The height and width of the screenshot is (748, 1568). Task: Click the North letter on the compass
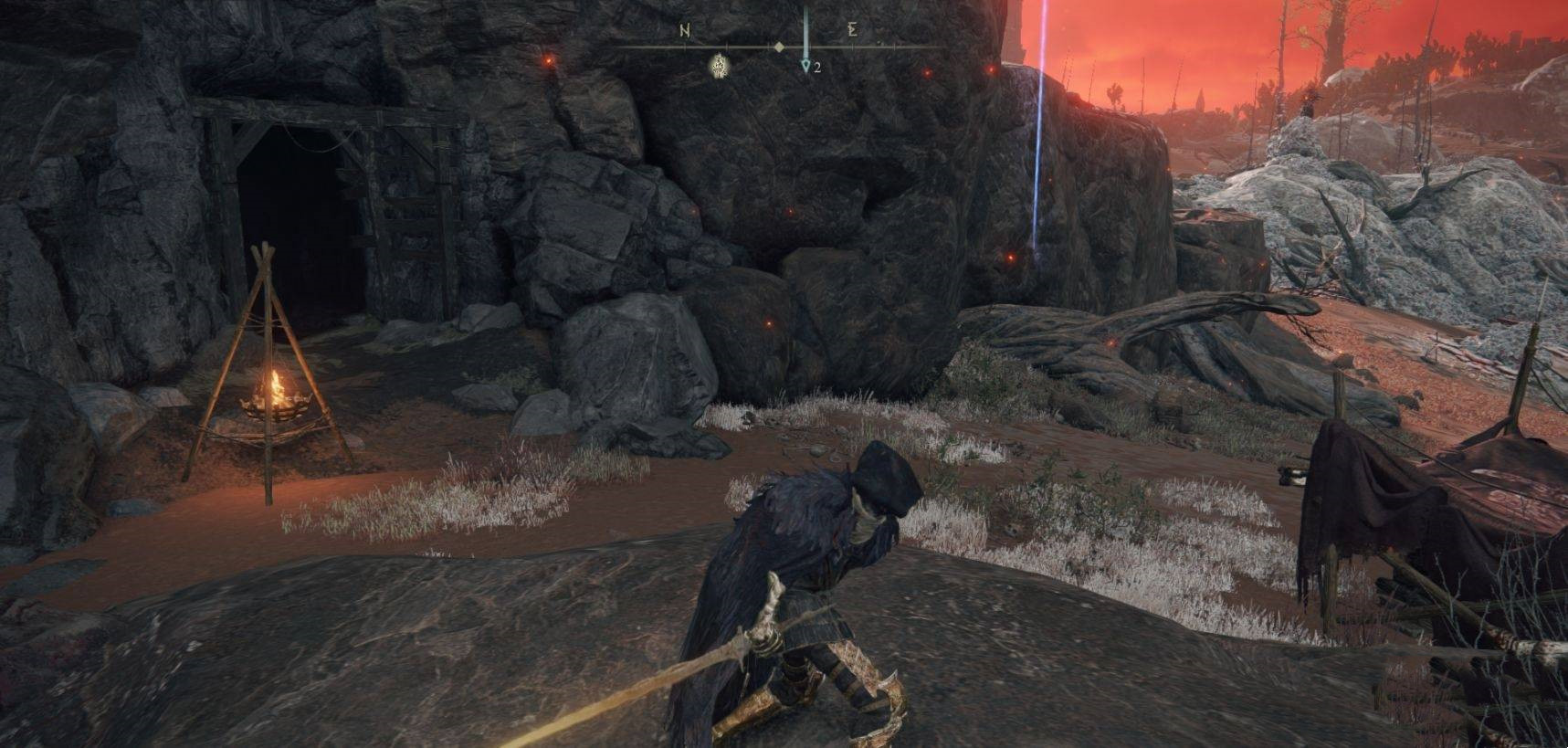685,30
